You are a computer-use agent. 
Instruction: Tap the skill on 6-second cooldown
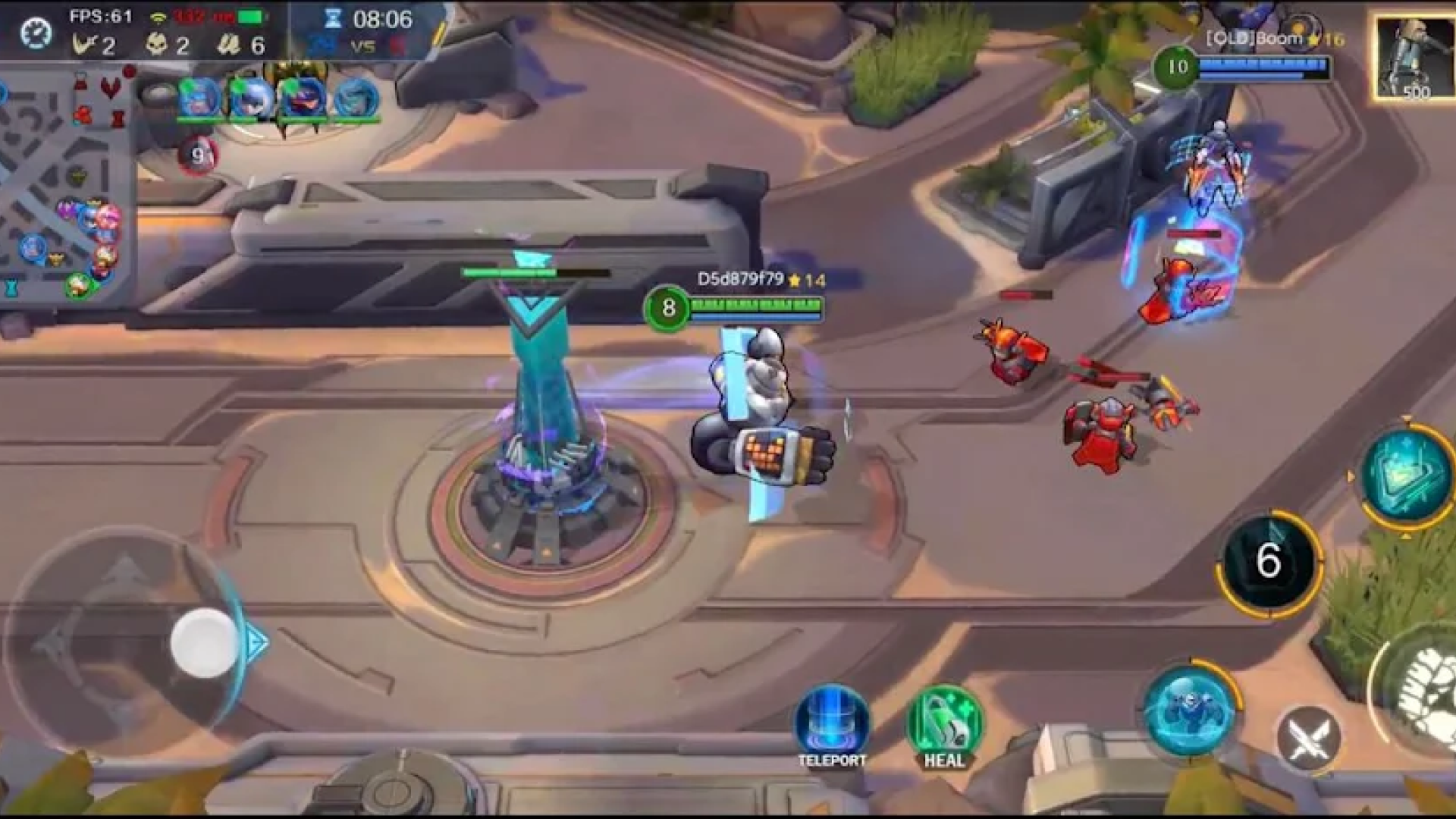click(x=1269, y=562)
